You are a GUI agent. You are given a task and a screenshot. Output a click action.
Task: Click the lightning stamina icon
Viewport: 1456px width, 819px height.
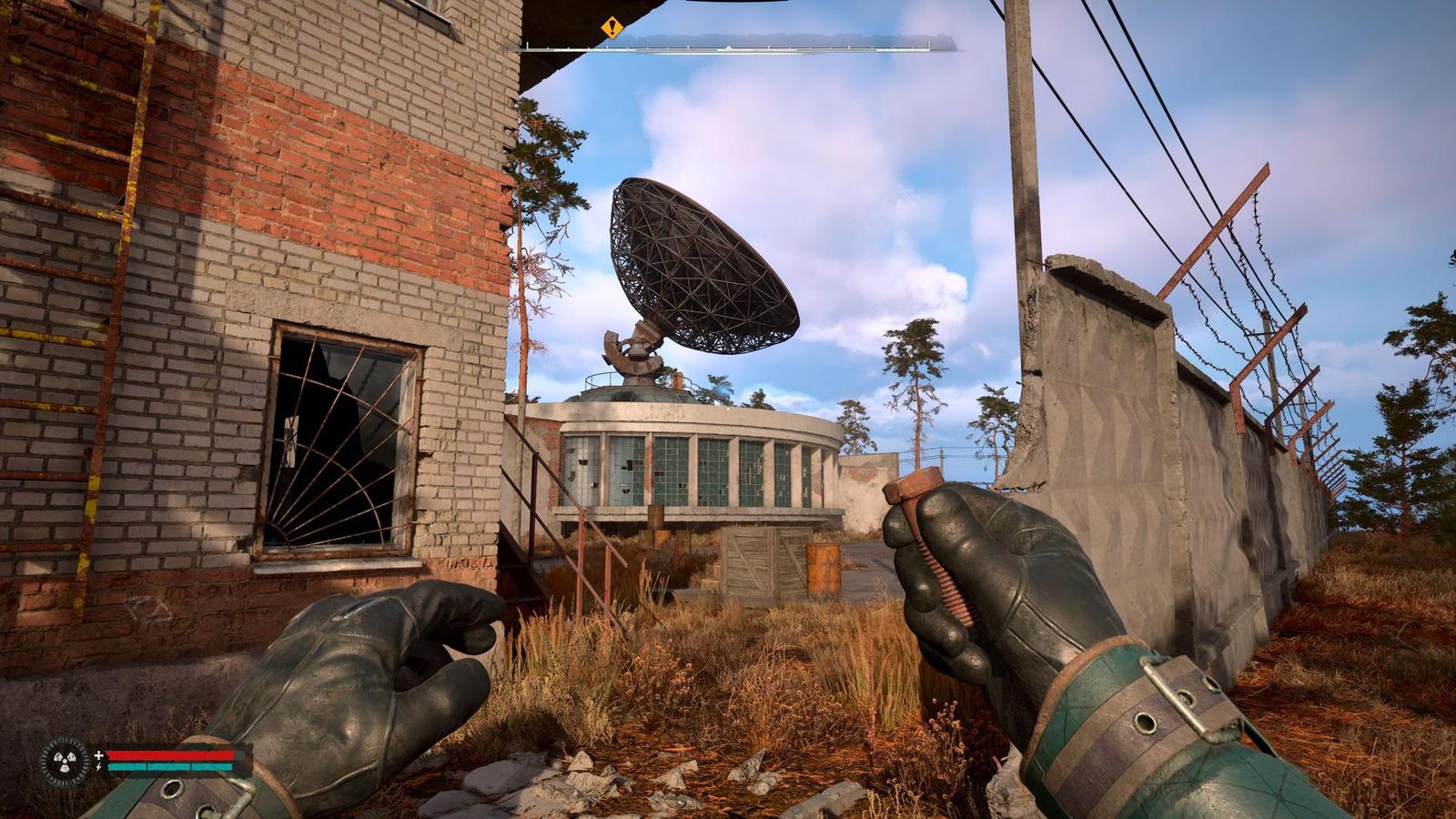click(98, 766)
